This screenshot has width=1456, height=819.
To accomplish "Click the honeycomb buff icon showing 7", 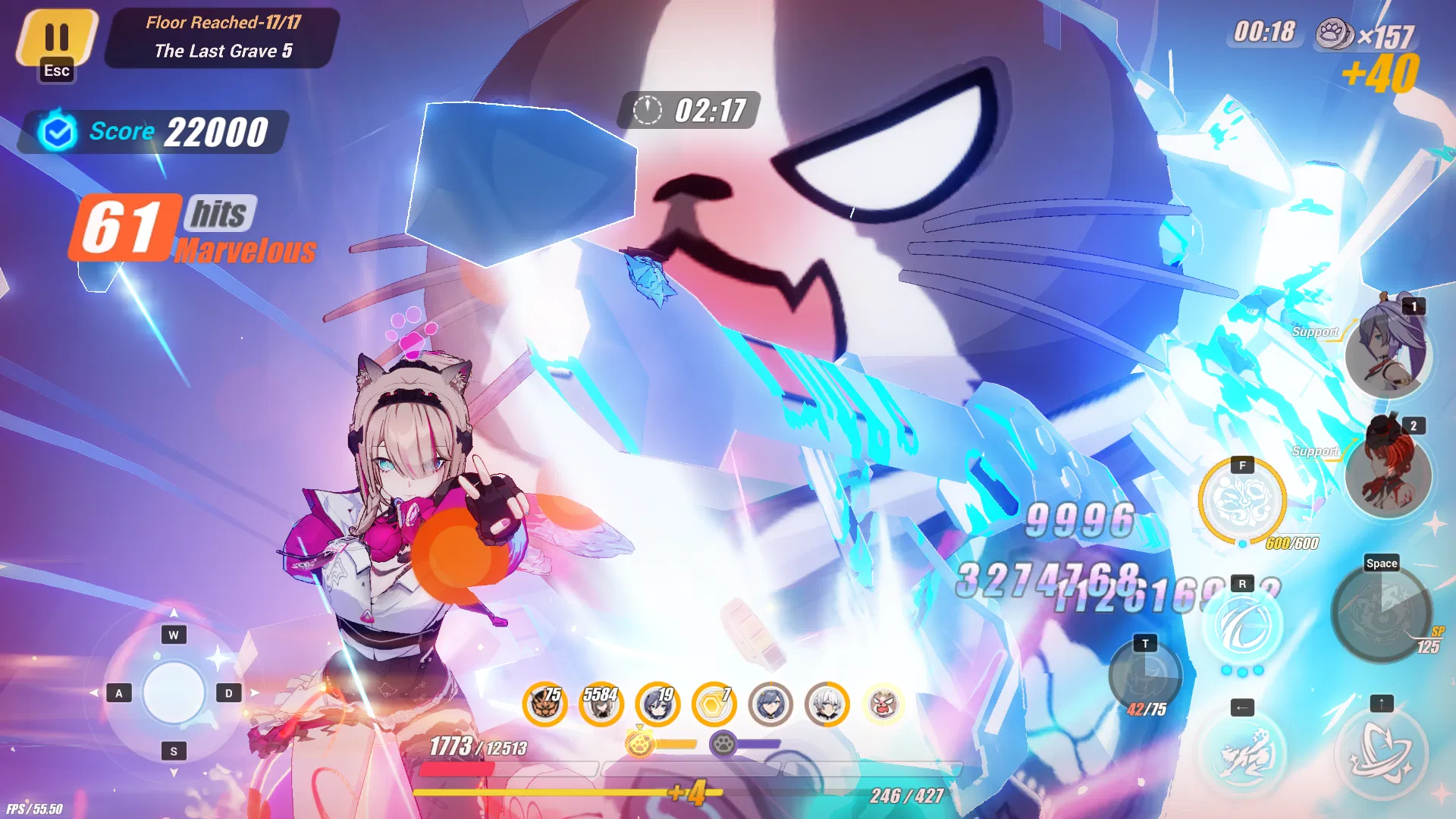I will tap(714, 704).
